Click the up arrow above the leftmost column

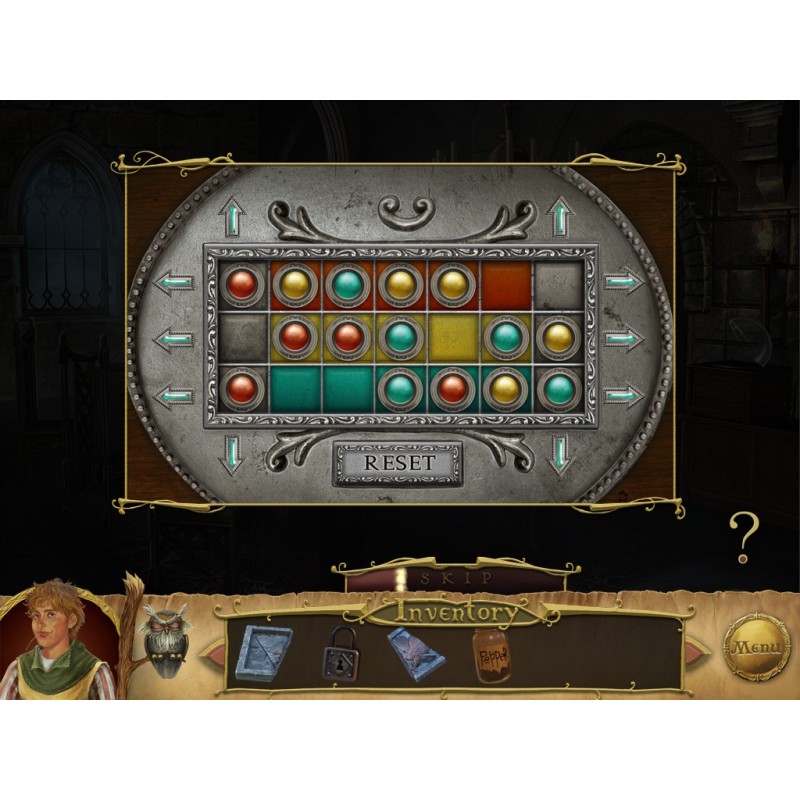tap(234, 217)
